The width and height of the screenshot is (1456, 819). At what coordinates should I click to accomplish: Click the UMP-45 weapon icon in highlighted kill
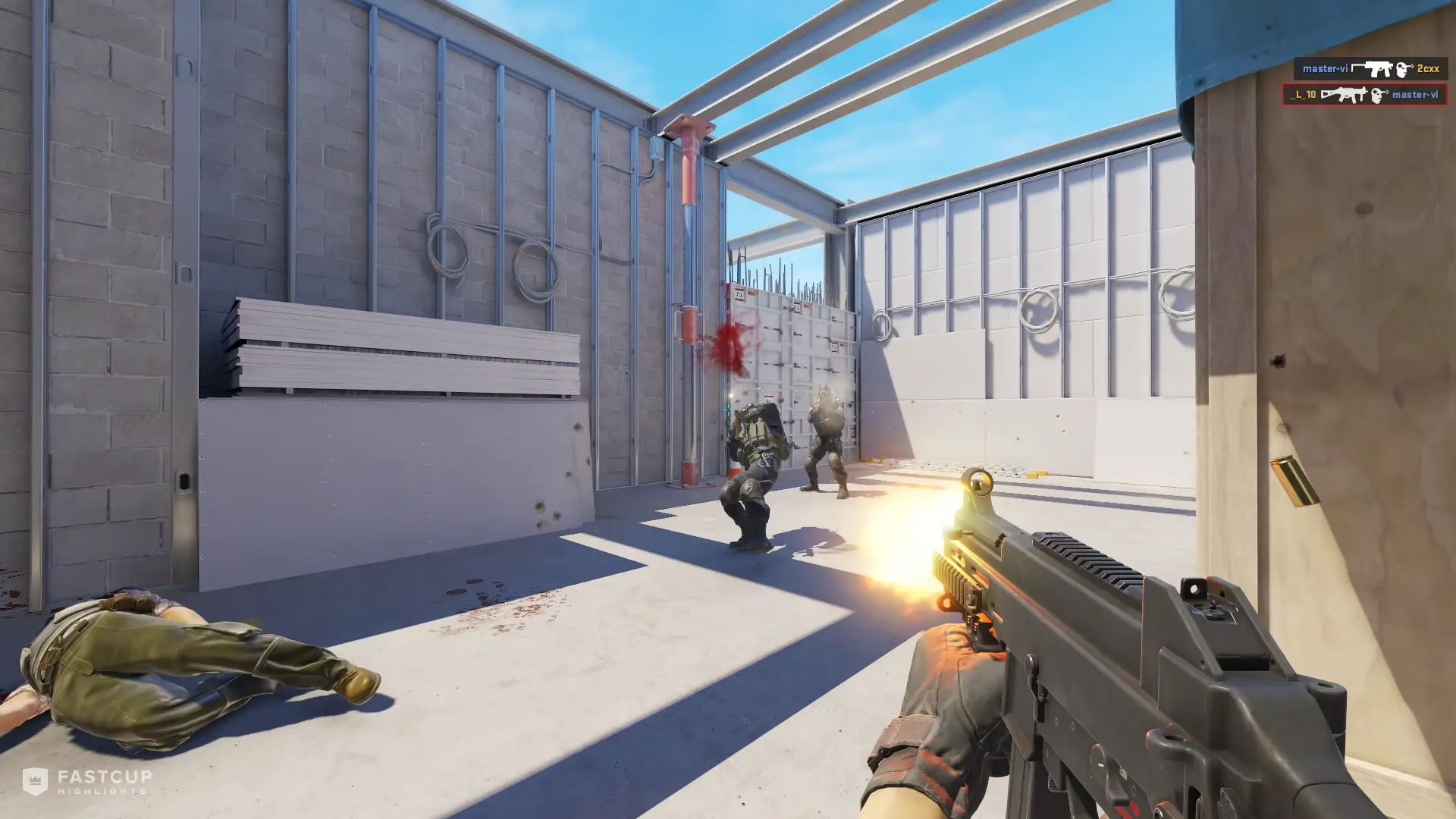1344,96
